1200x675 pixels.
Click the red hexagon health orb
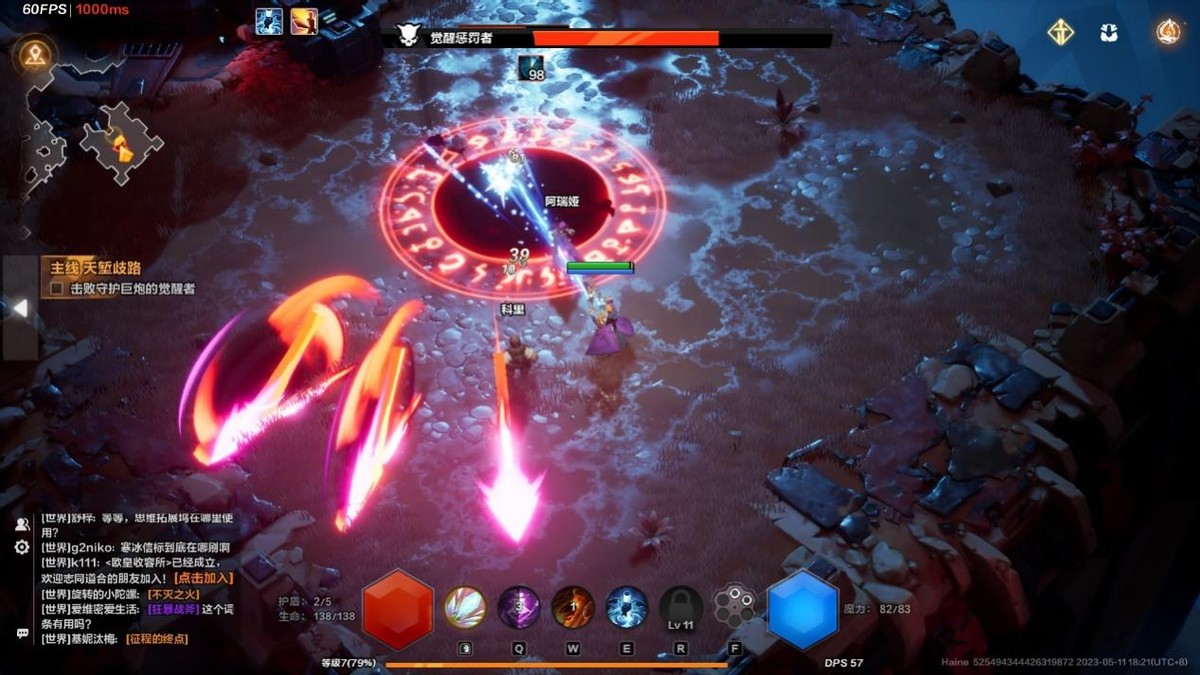tap(398, 609)
